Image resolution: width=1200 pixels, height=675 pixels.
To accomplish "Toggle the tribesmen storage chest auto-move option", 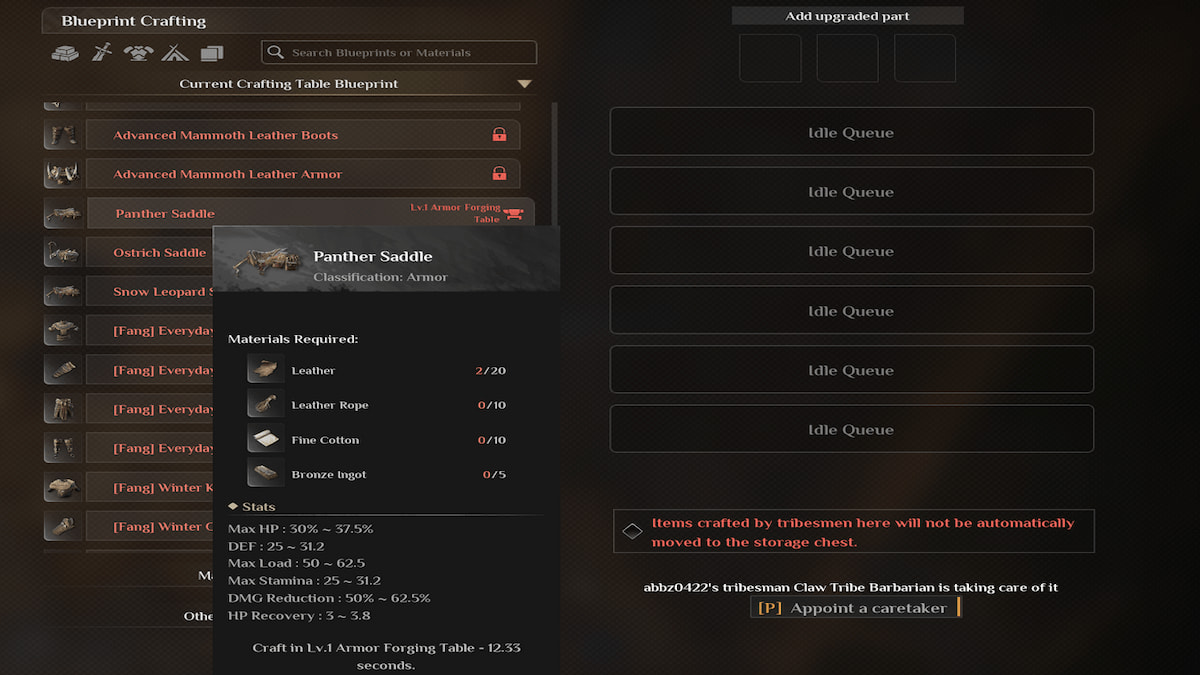I will coord(632,531).
